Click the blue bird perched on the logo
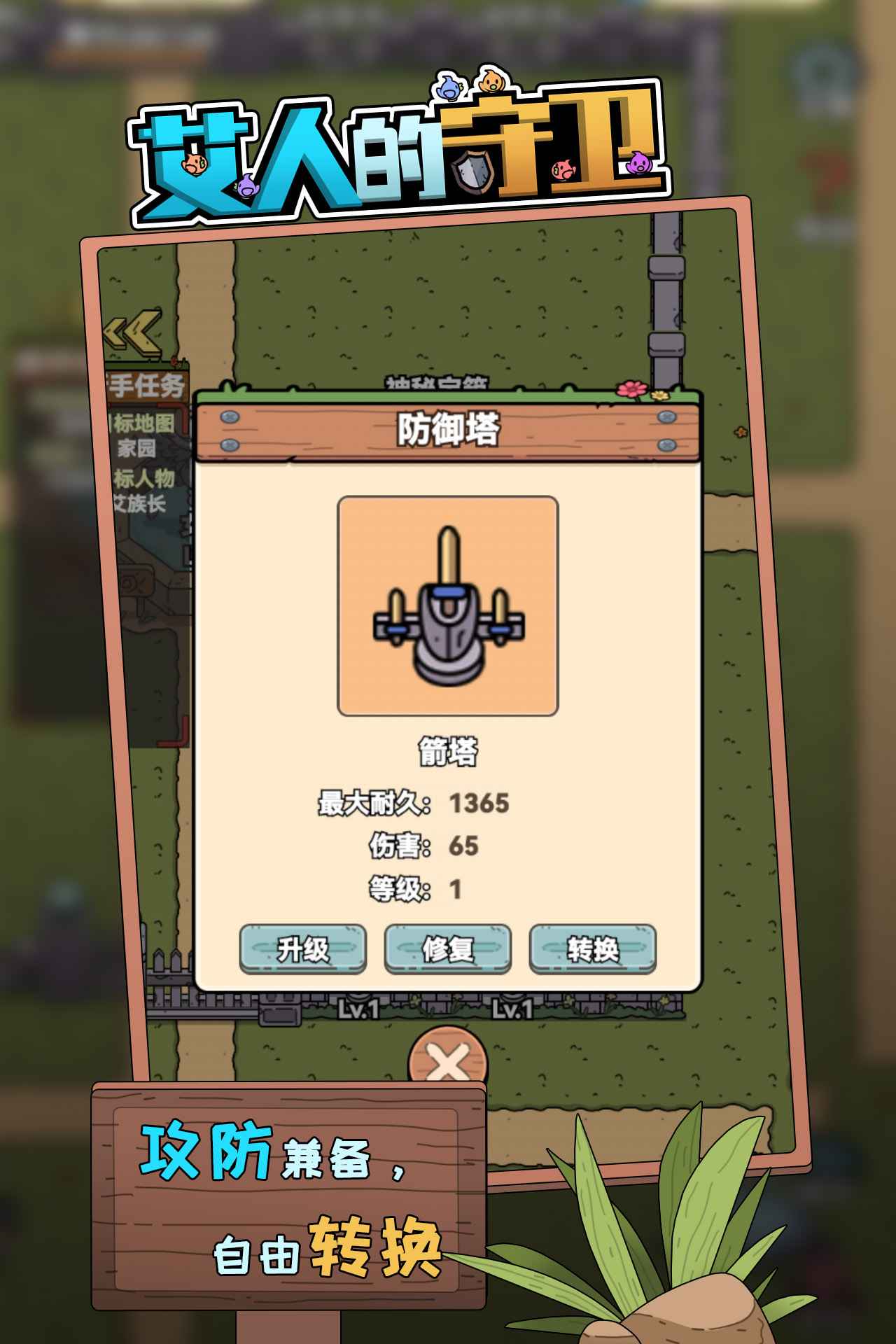Screen dimensions: 896x1344 (449, 87)
